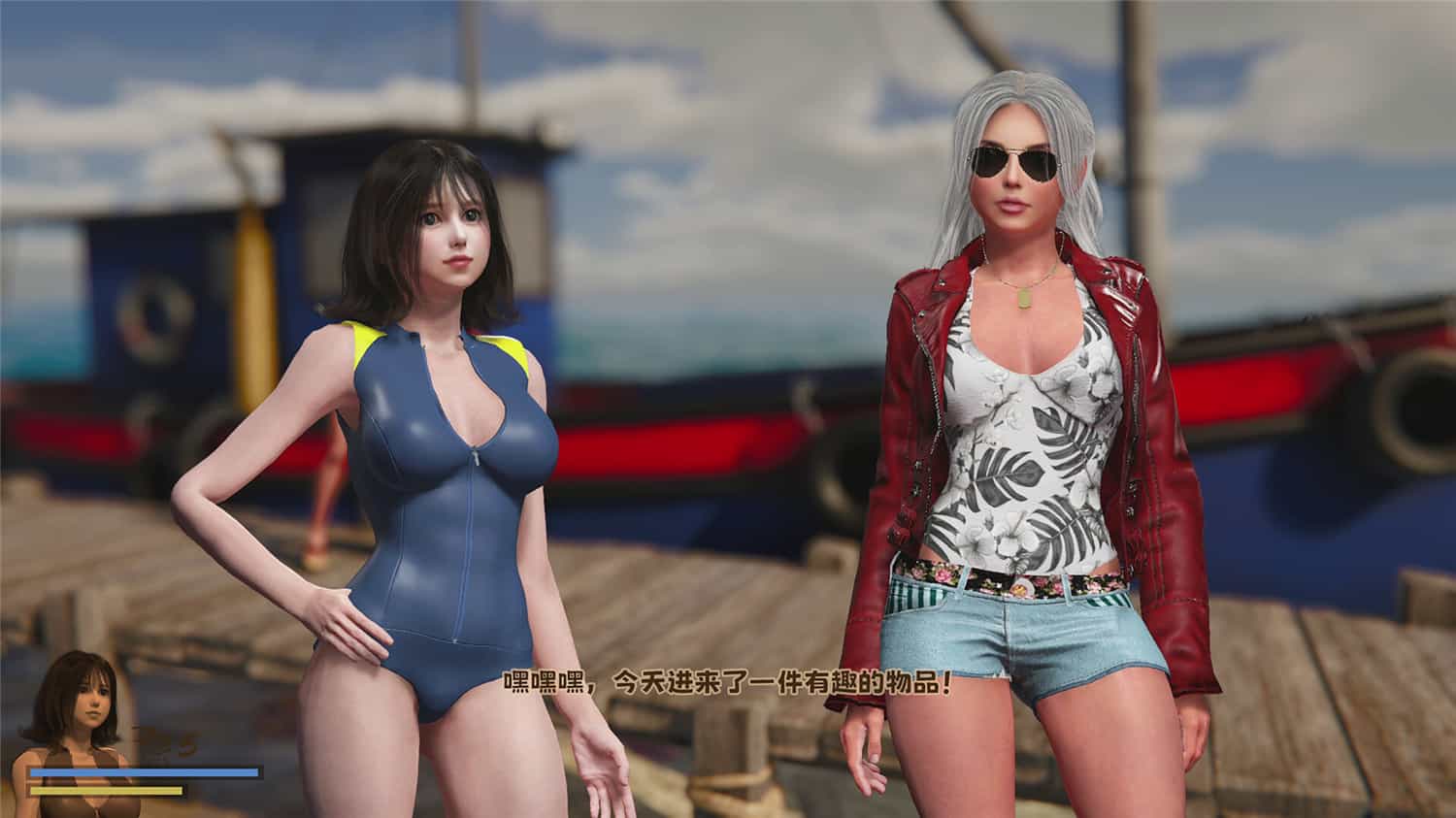Click the necklace pendant on the red jacket woman
This screenshot has height=818, width=1456.
click(1025, 296)
